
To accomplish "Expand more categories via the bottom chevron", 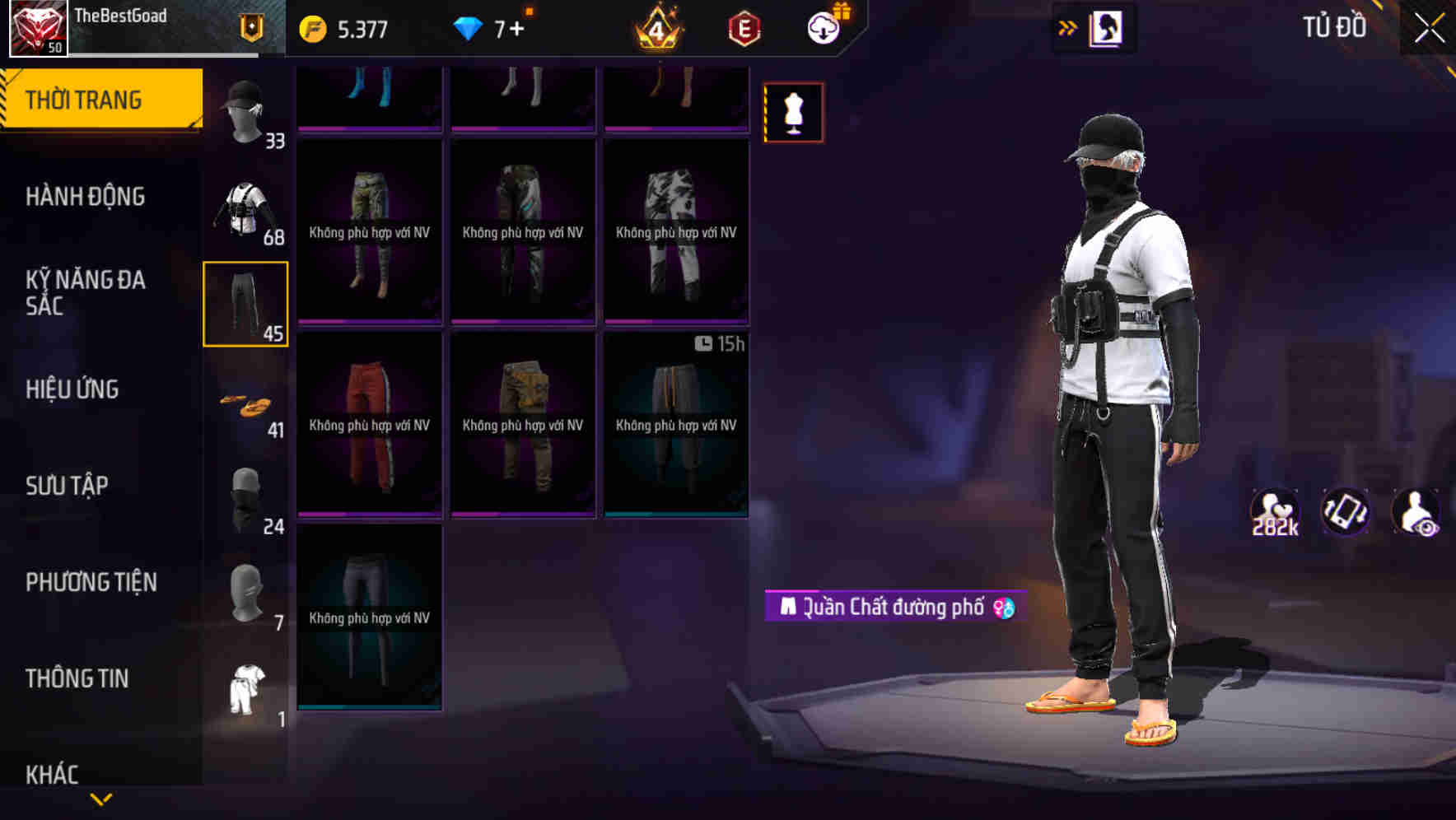I will pos(101,797).
